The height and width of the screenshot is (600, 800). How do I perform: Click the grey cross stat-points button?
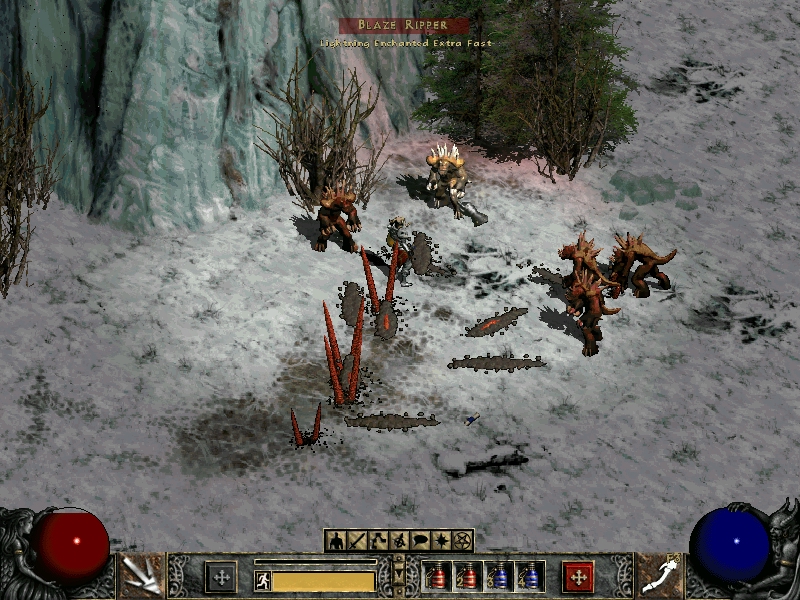click(x=221, y=576)
